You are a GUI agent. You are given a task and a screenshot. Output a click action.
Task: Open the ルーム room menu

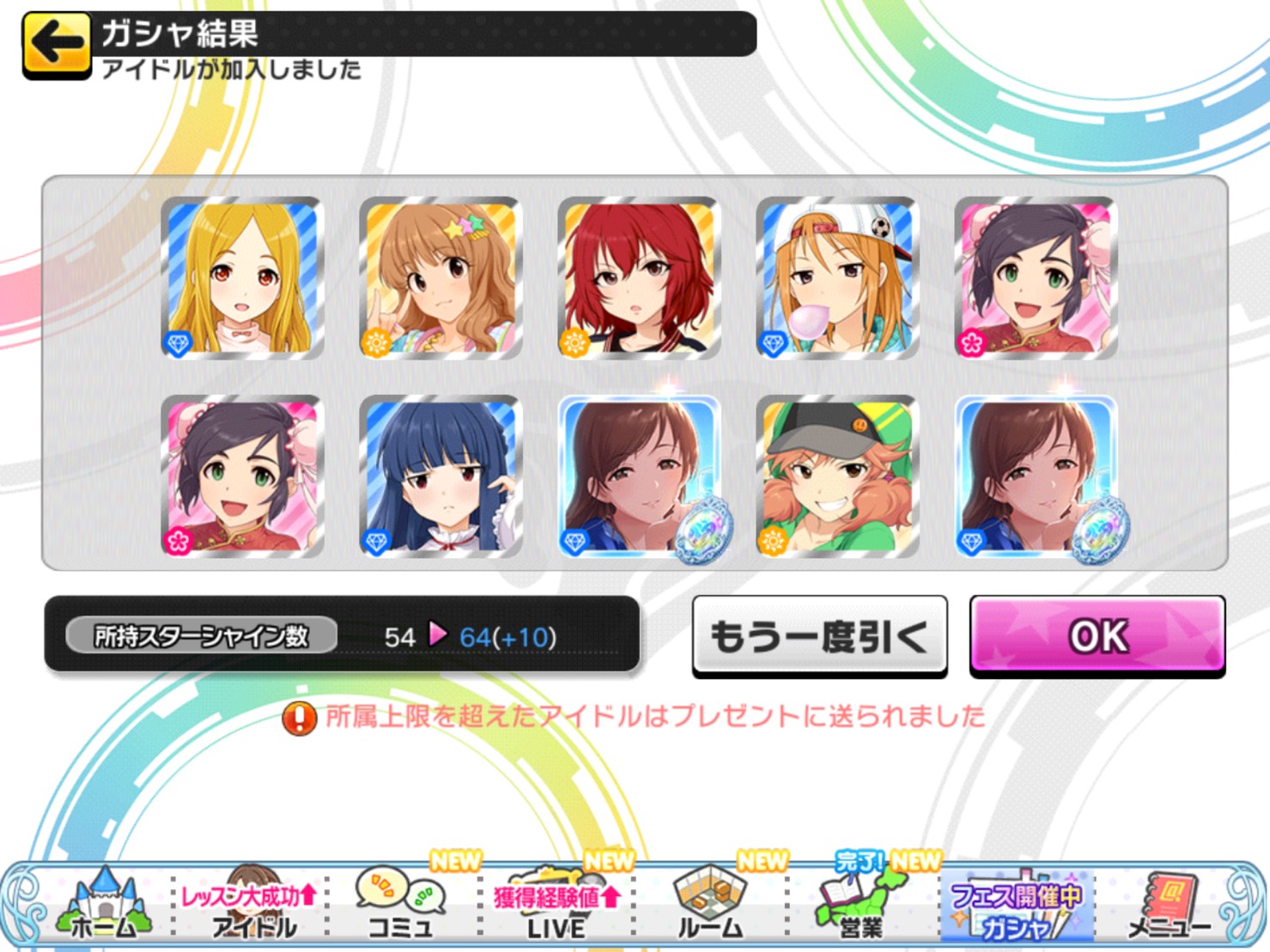[709, 907]
